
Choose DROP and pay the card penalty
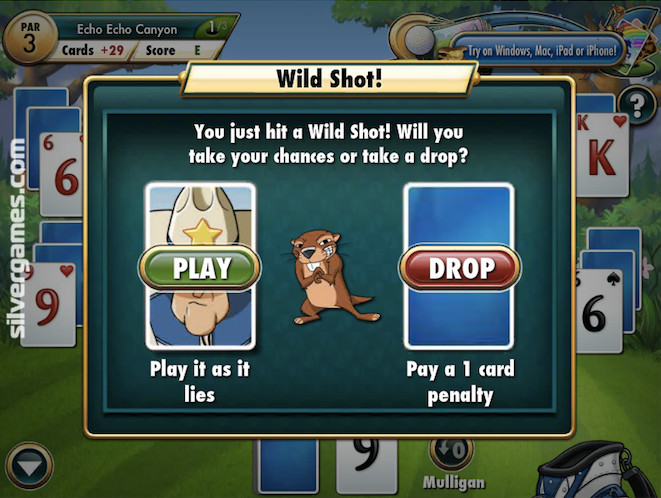(x=460, y=268)
